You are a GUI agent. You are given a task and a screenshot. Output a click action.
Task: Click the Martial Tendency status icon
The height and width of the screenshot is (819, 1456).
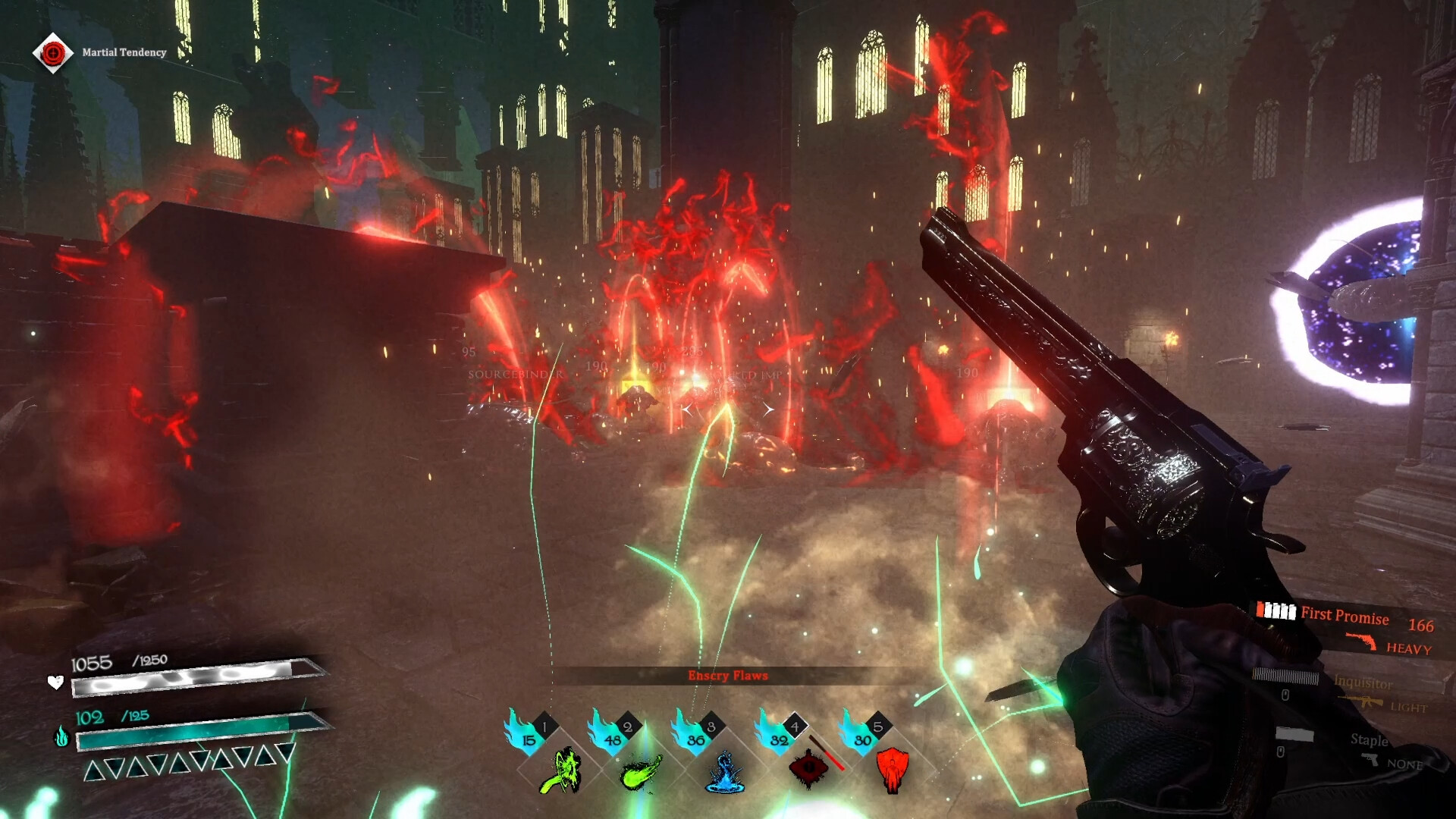(52, 52)
